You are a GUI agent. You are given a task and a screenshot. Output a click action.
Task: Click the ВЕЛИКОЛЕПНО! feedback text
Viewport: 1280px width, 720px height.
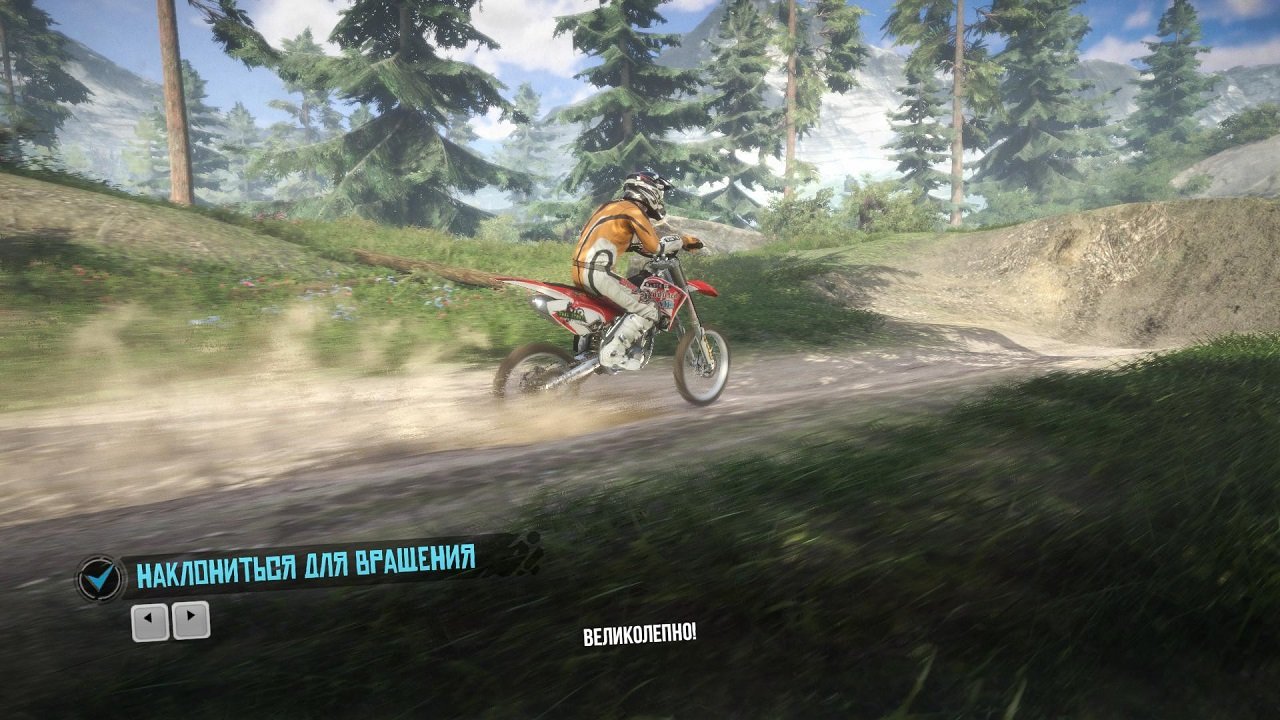tap(641, 634)
